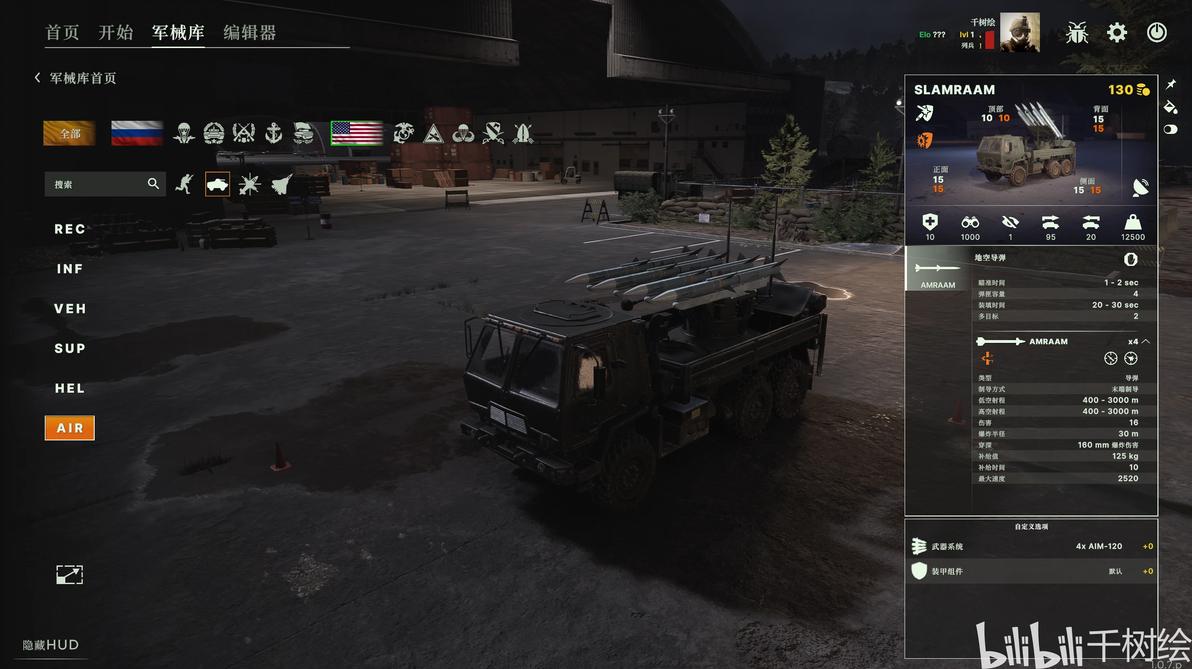Switch to the 首页 home tab
1192x669 pixels.
(x=62, y=32)
